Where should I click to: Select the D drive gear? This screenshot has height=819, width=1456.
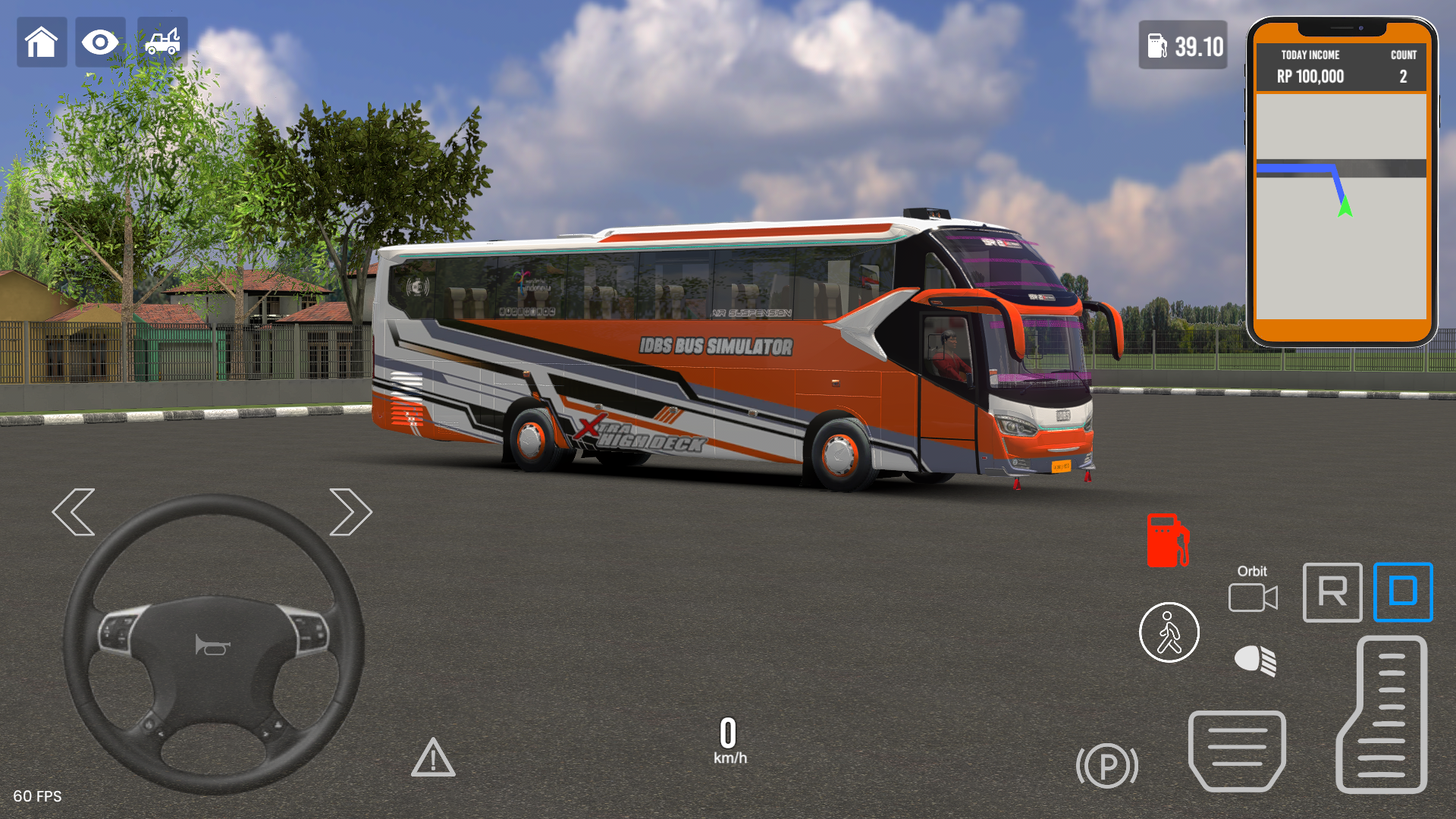point(1402,592)
